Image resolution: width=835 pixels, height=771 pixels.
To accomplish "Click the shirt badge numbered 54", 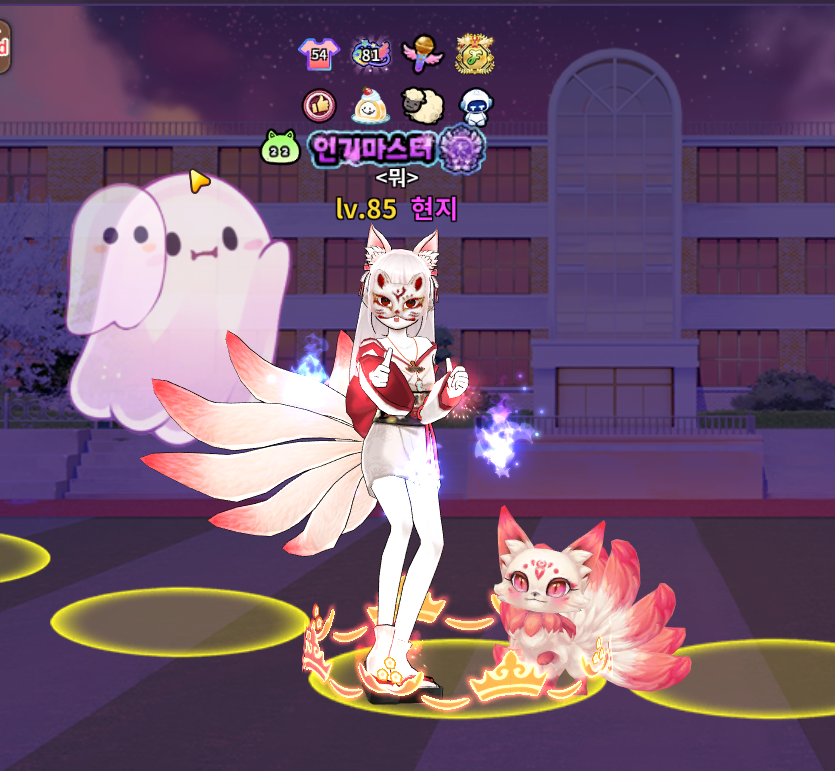I will click(319, 54).
